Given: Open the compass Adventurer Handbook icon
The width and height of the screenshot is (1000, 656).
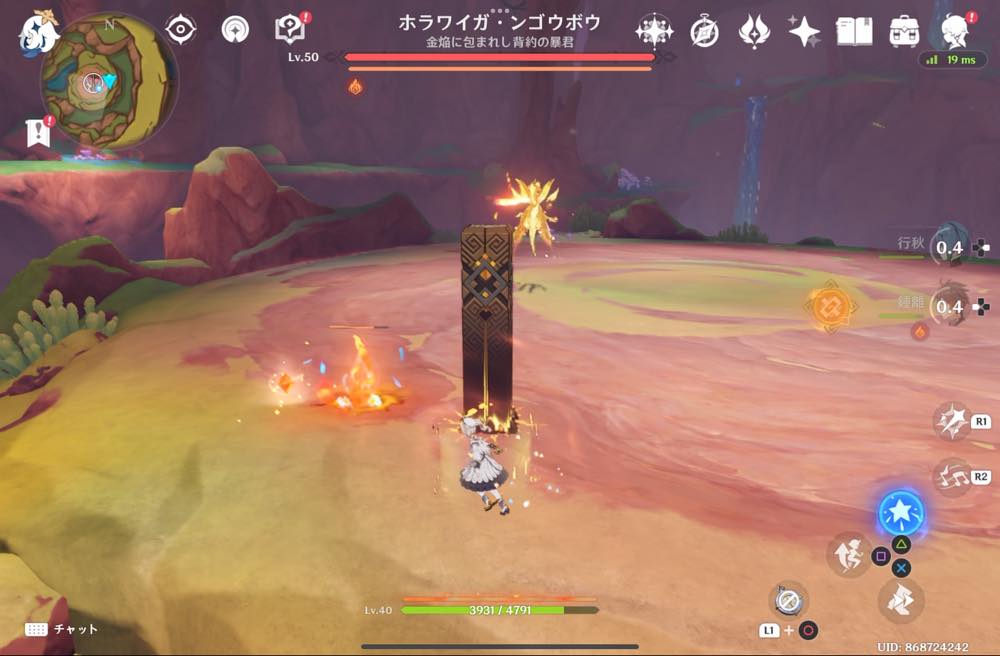Looking at the screenshot, I should pos(705,32).
